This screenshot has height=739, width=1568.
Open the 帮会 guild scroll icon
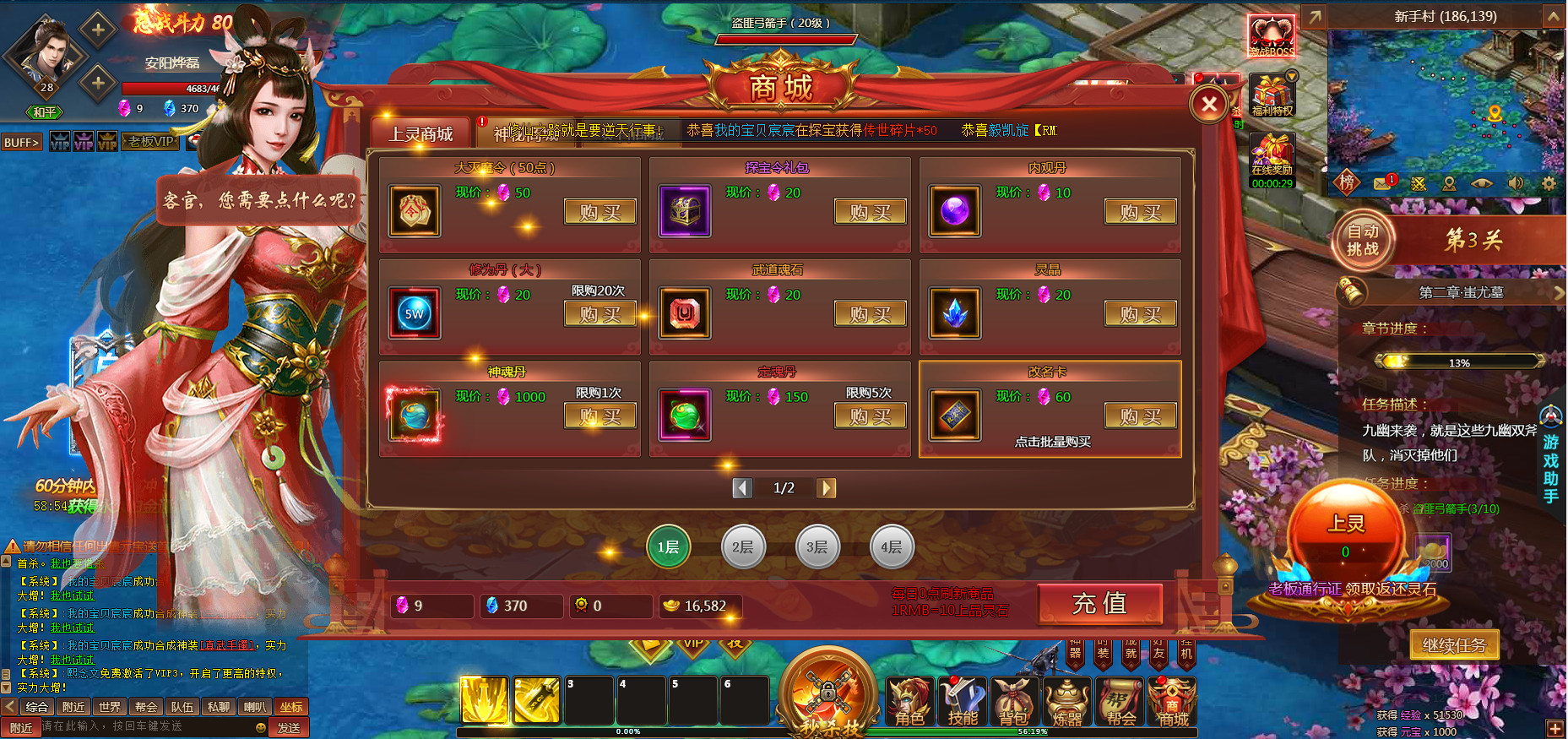[x=1120, y=701]
